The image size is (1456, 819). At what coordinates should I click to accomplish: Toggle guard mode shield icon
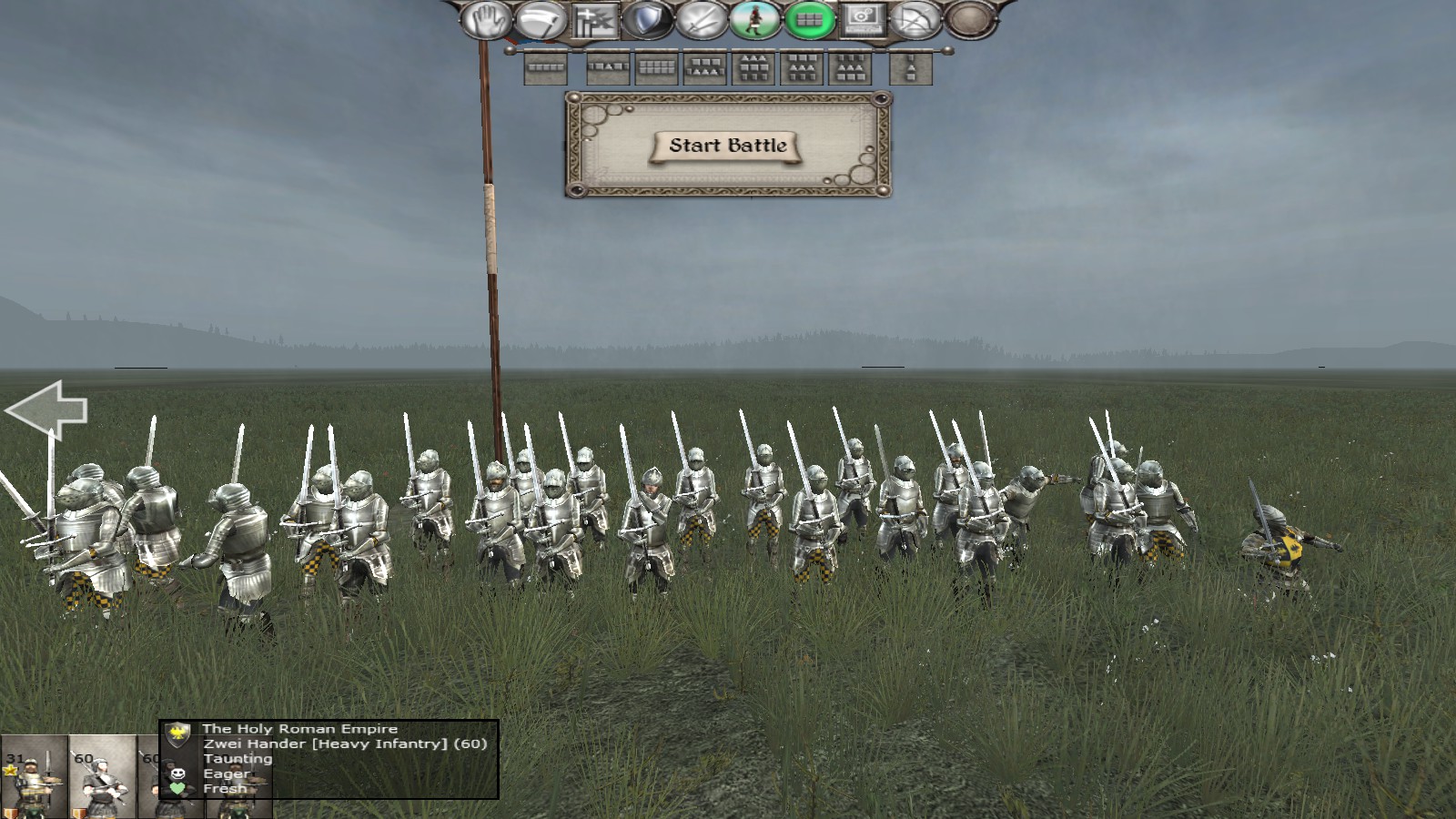[x=648, y=20]
